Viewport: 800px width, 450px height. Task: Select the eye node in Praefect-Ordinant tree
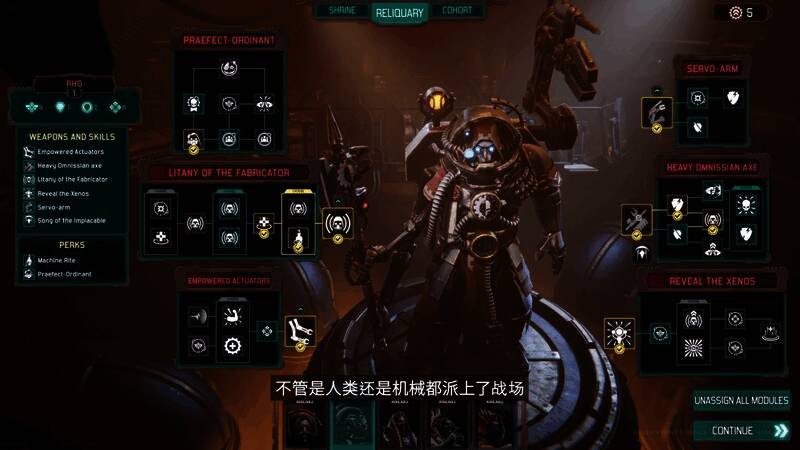pos(264,103)
